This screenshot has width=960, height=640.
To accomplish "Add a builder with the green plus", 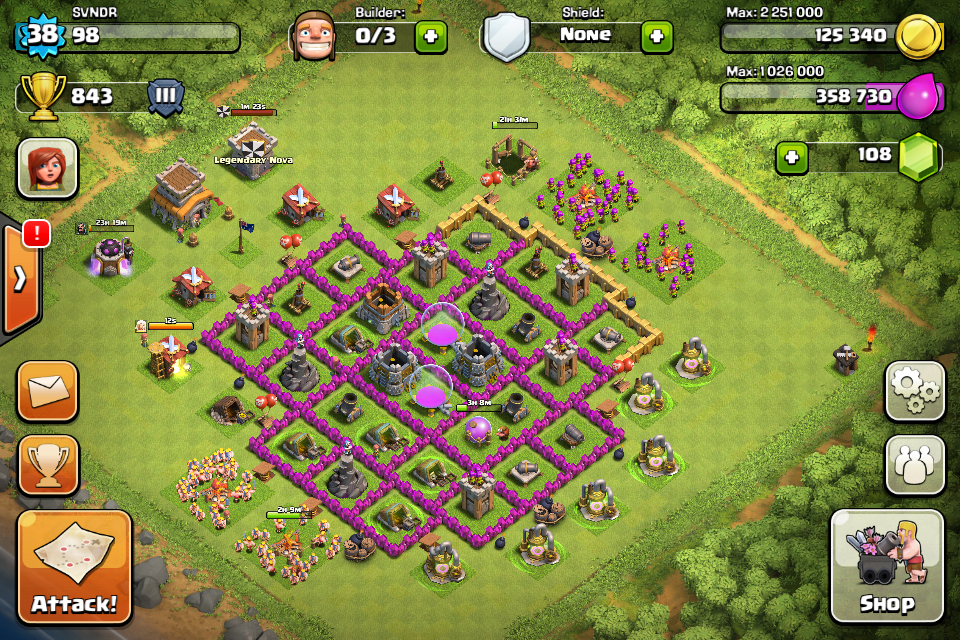I will click(431, 36).
